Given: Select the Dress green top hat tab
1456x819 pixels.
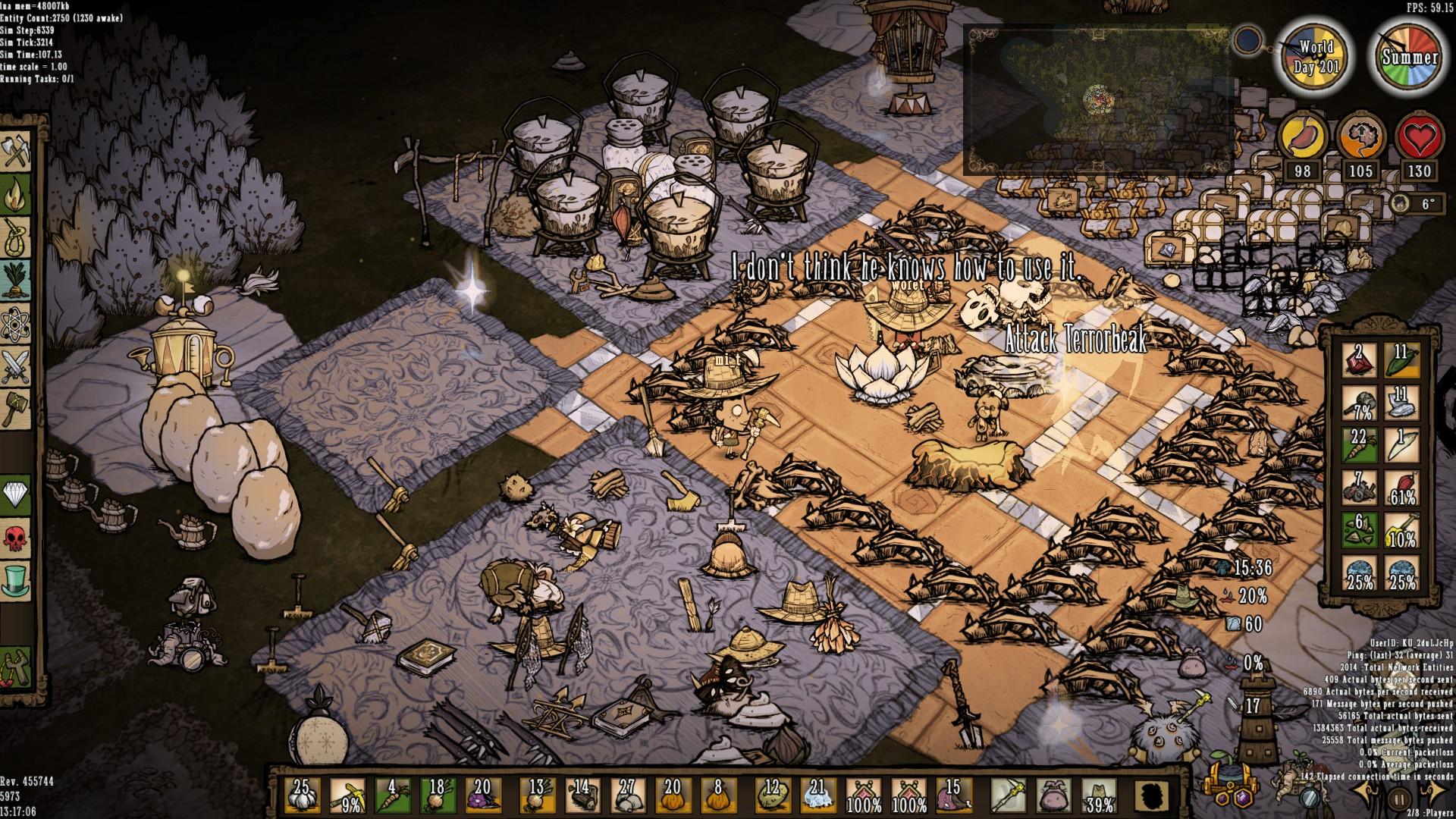Looking at the screenshot, I should [x=16, y=580].
